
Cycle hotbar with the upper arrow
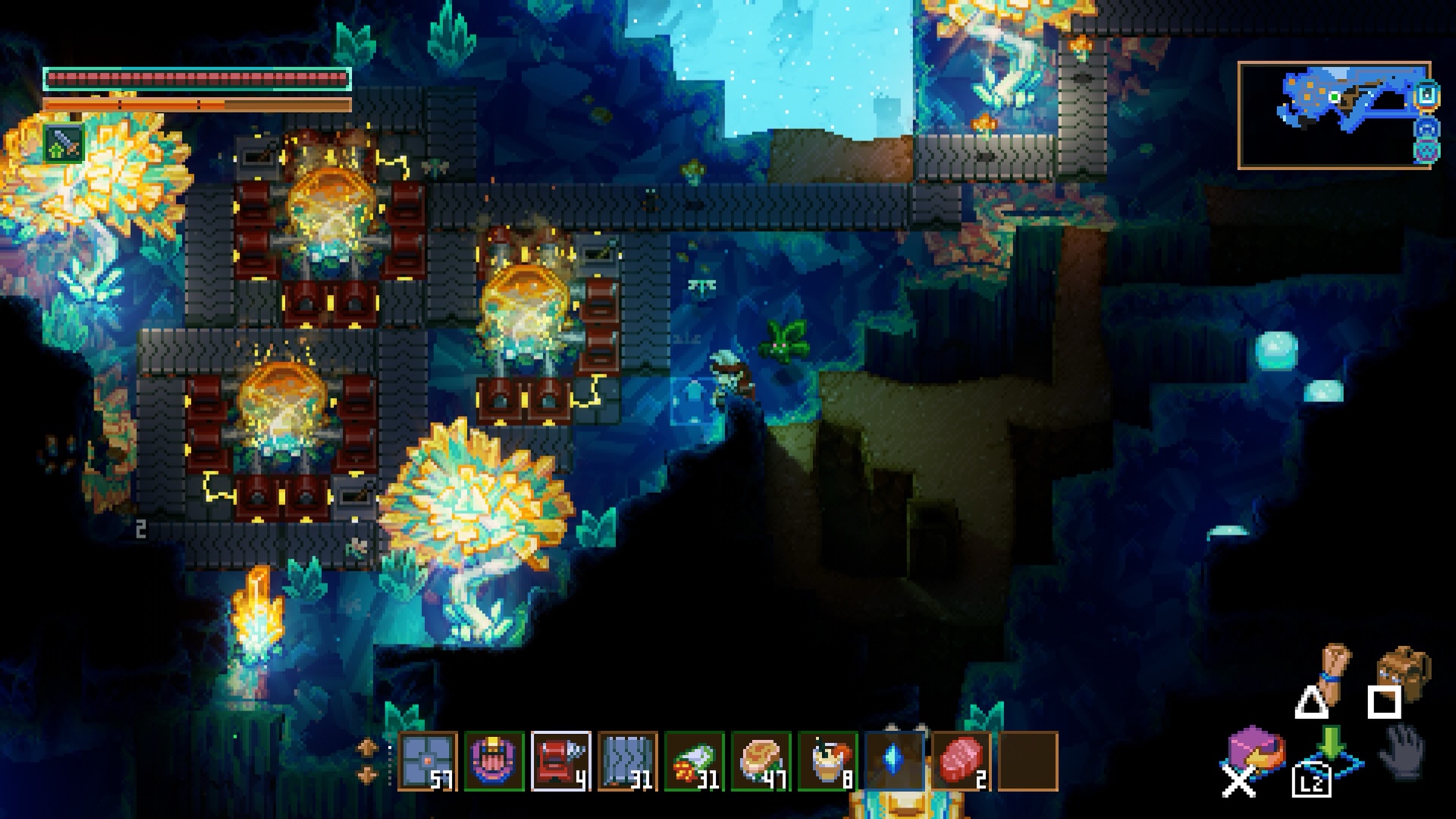367,747
